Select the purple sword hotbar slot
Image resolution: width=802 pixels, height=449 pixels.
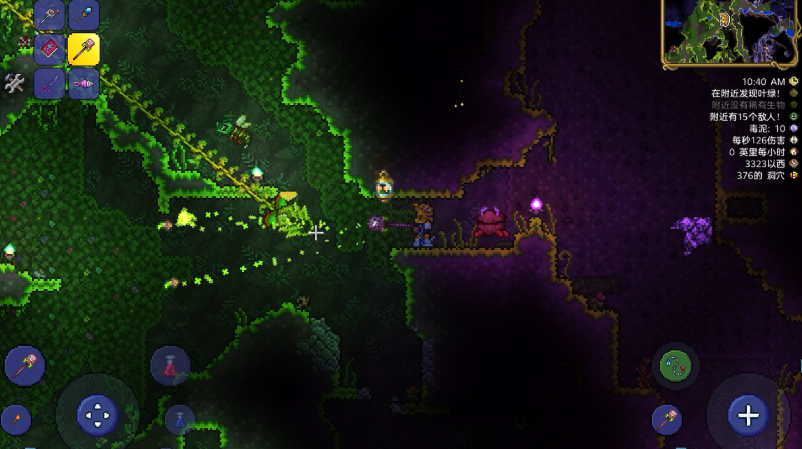[x=49, y=83]
